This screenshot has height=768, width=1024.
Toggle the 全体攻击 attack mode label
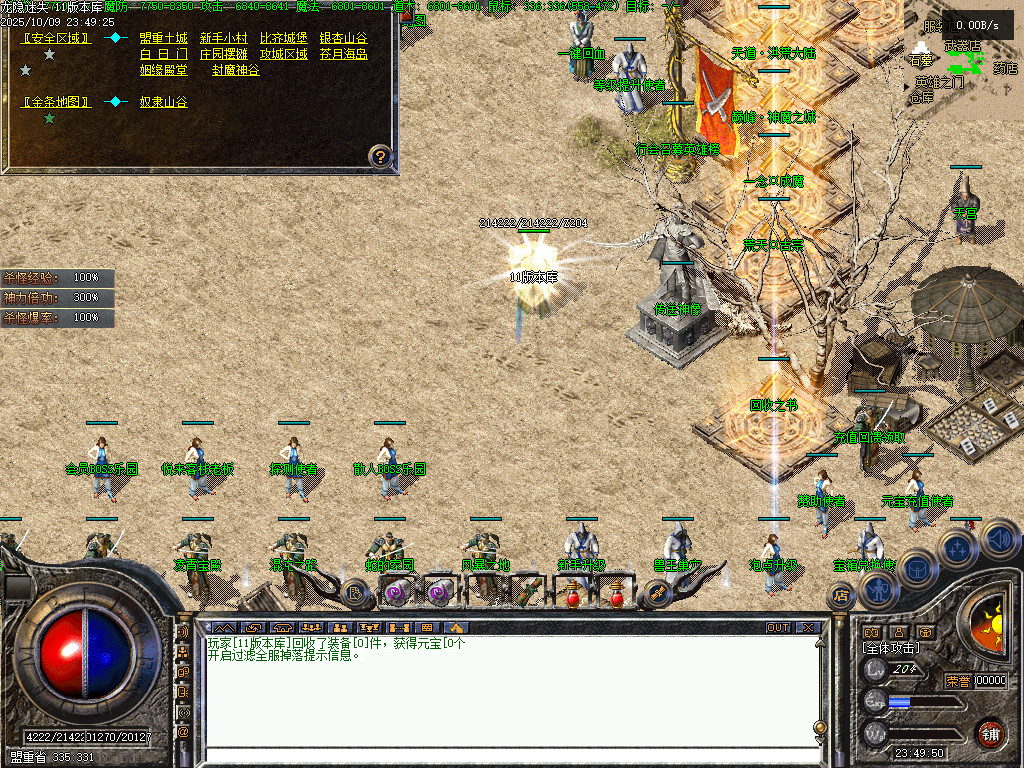tap(891, 648)
